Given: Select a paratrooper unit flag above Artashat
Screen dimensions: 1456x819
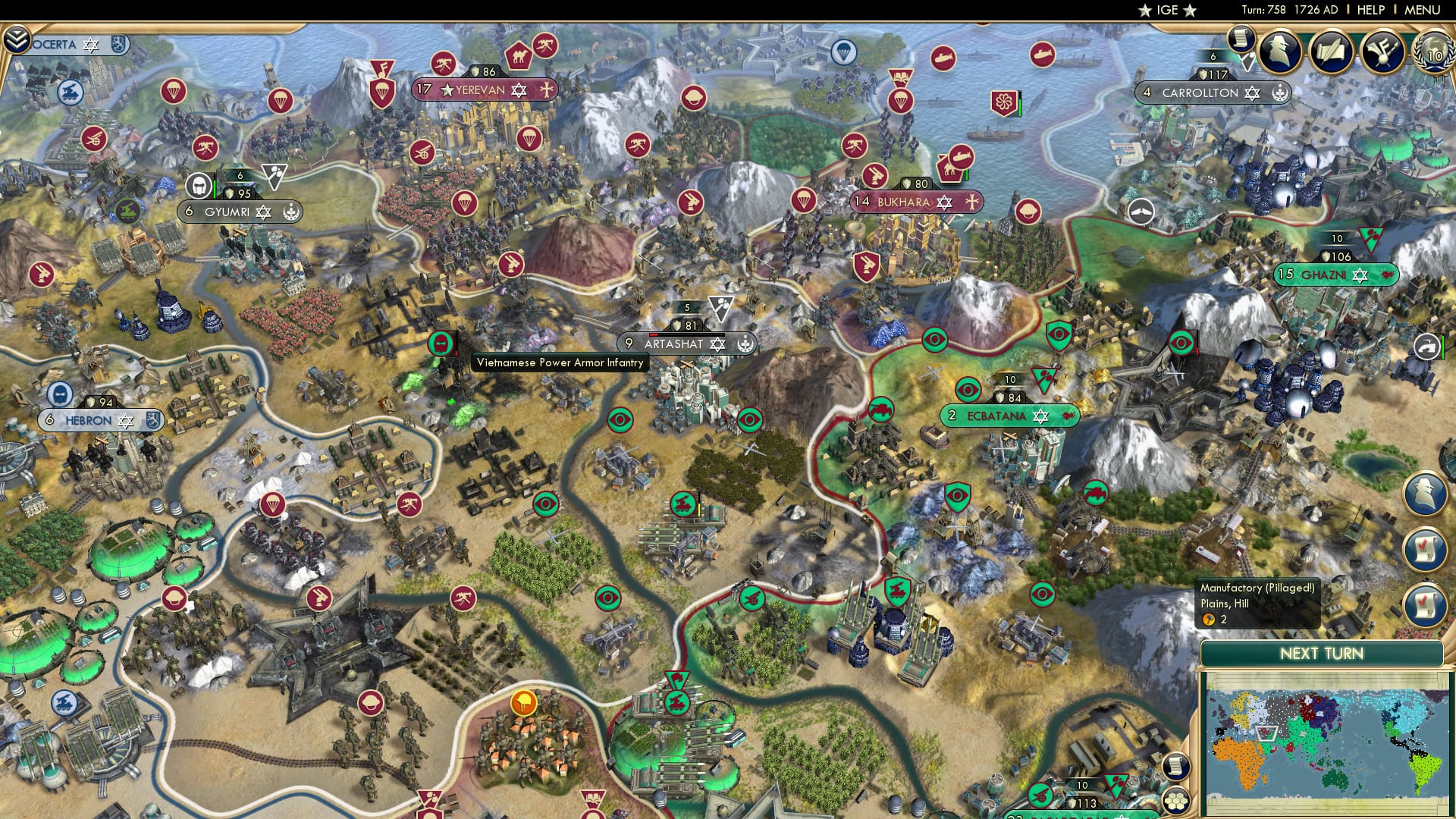Looking at the screenshot, I should point(804,201).
